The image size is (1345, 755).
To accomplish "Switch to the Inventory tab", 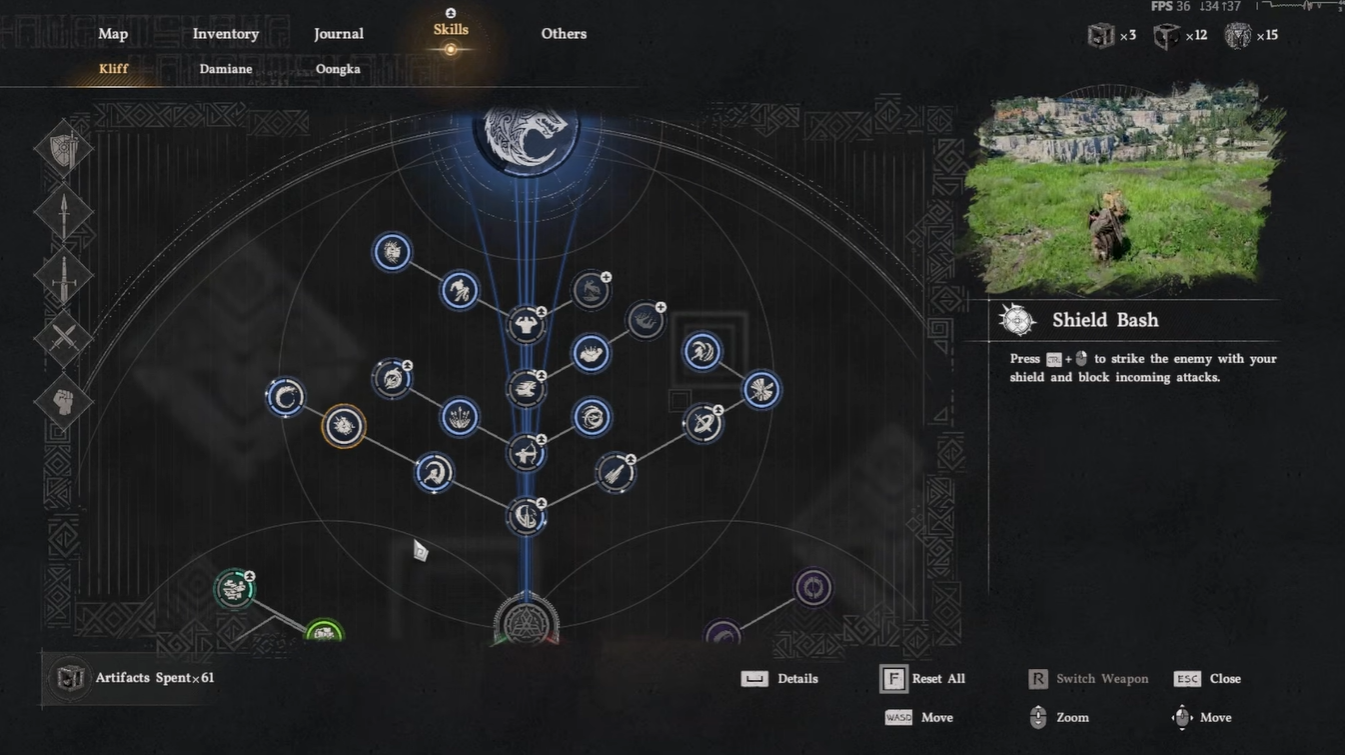I will click(x=226, y=34).
